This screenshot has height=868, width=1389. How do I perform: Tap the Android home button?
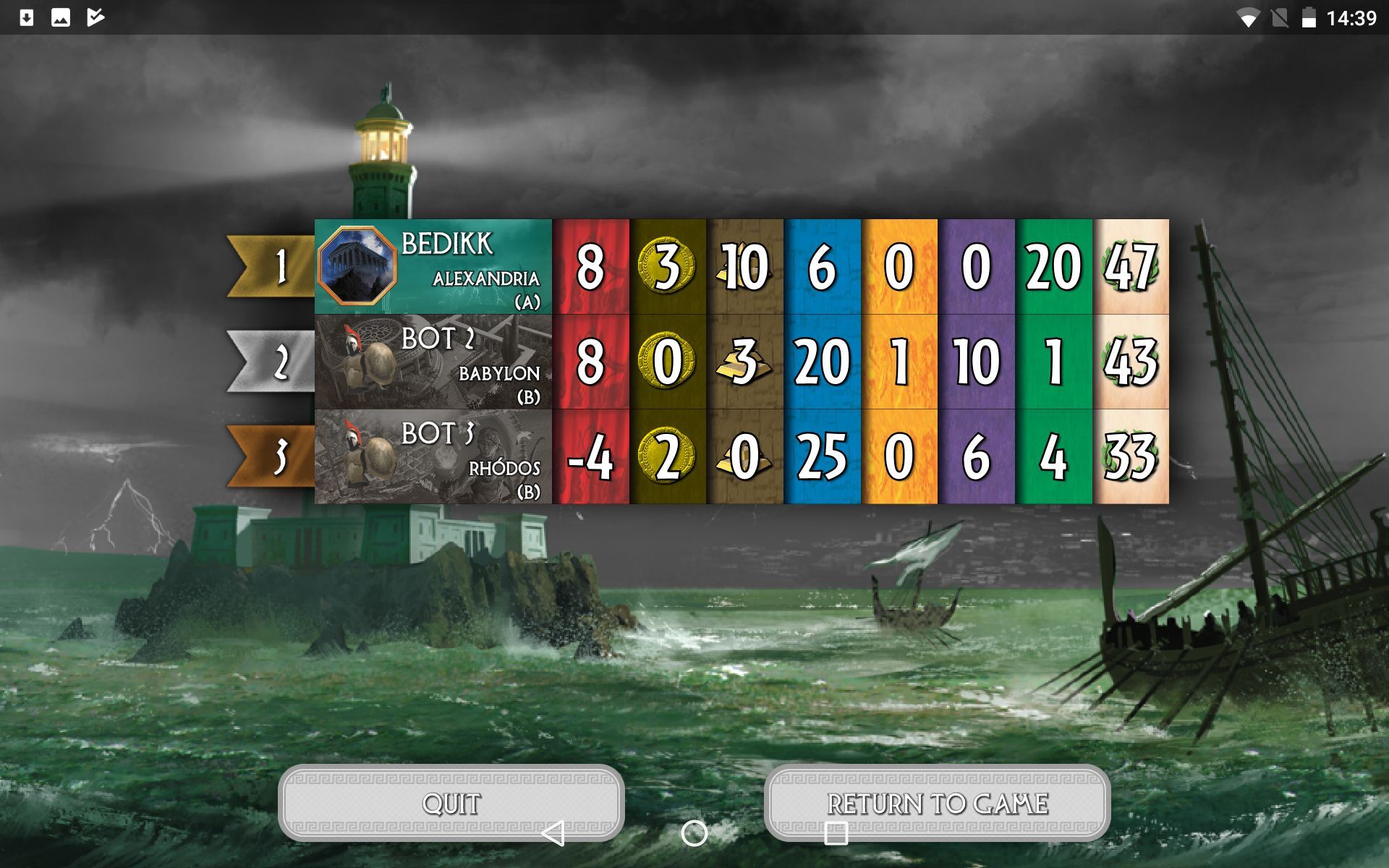pyautogui.click(x=693, y=833)
